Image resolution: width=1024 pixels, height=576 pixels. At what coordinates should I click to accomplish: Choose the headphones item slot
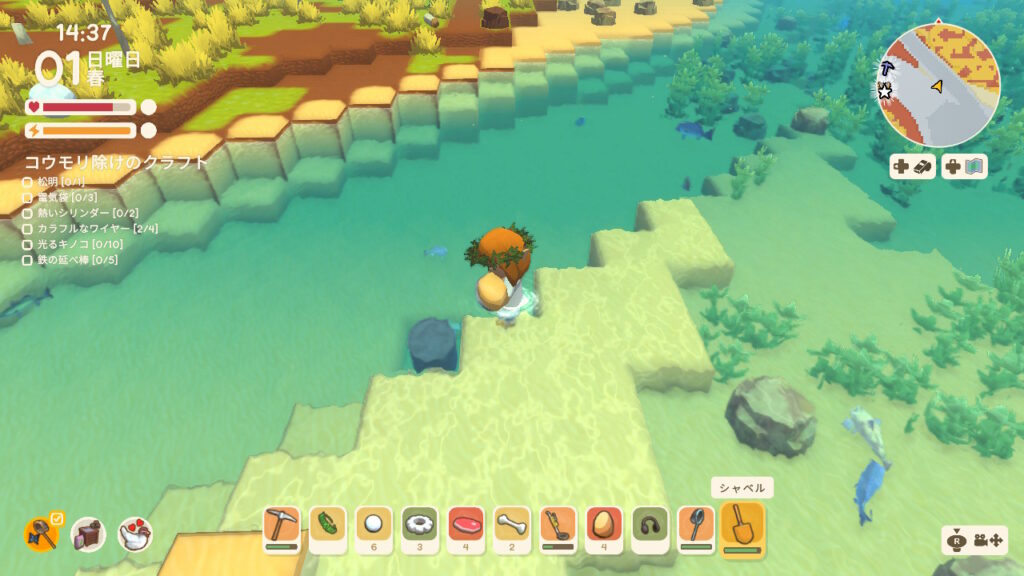pyautogui.click(x=650, y=525)
